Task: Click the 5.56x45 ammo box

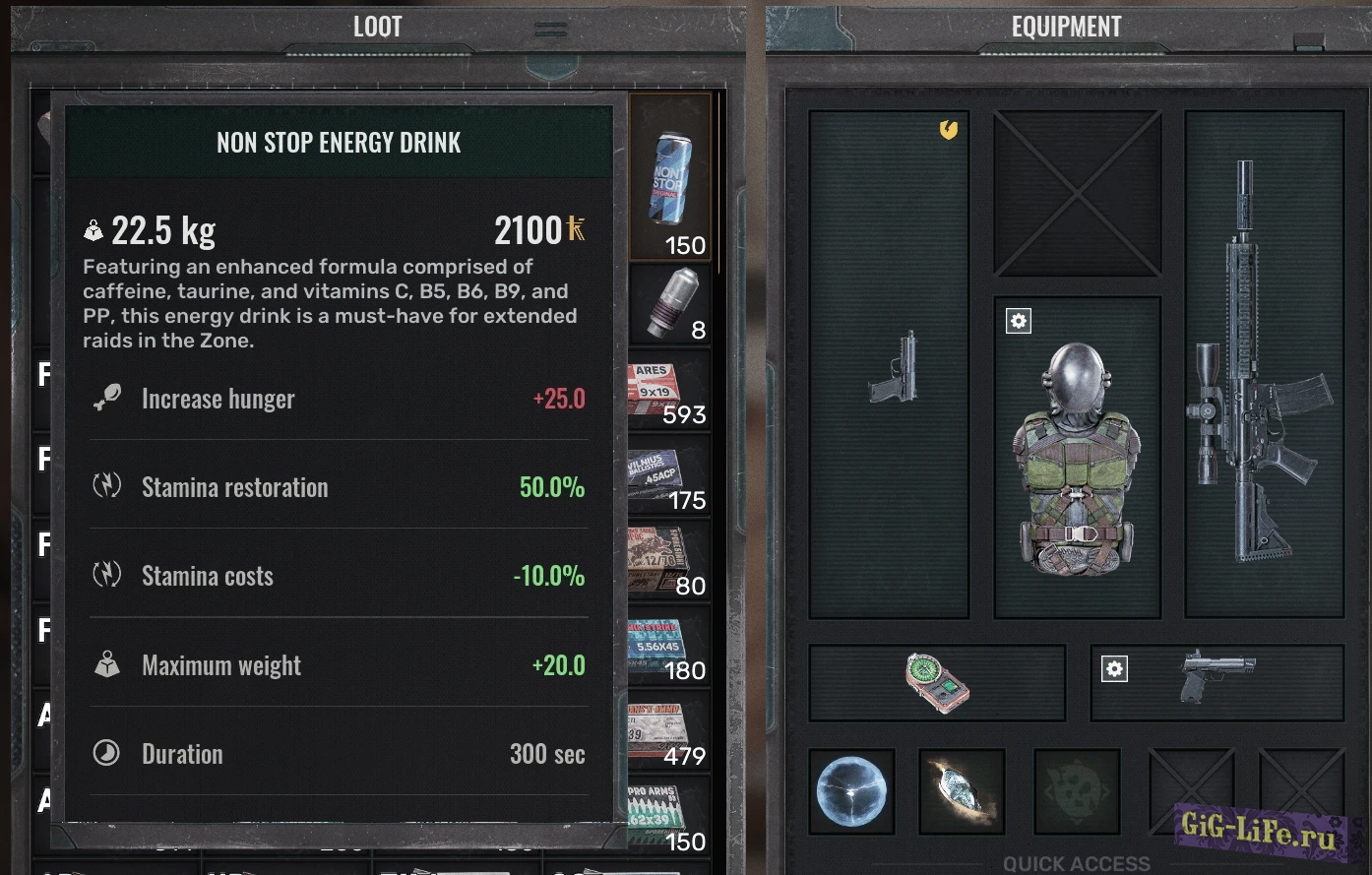Action: 669,647
